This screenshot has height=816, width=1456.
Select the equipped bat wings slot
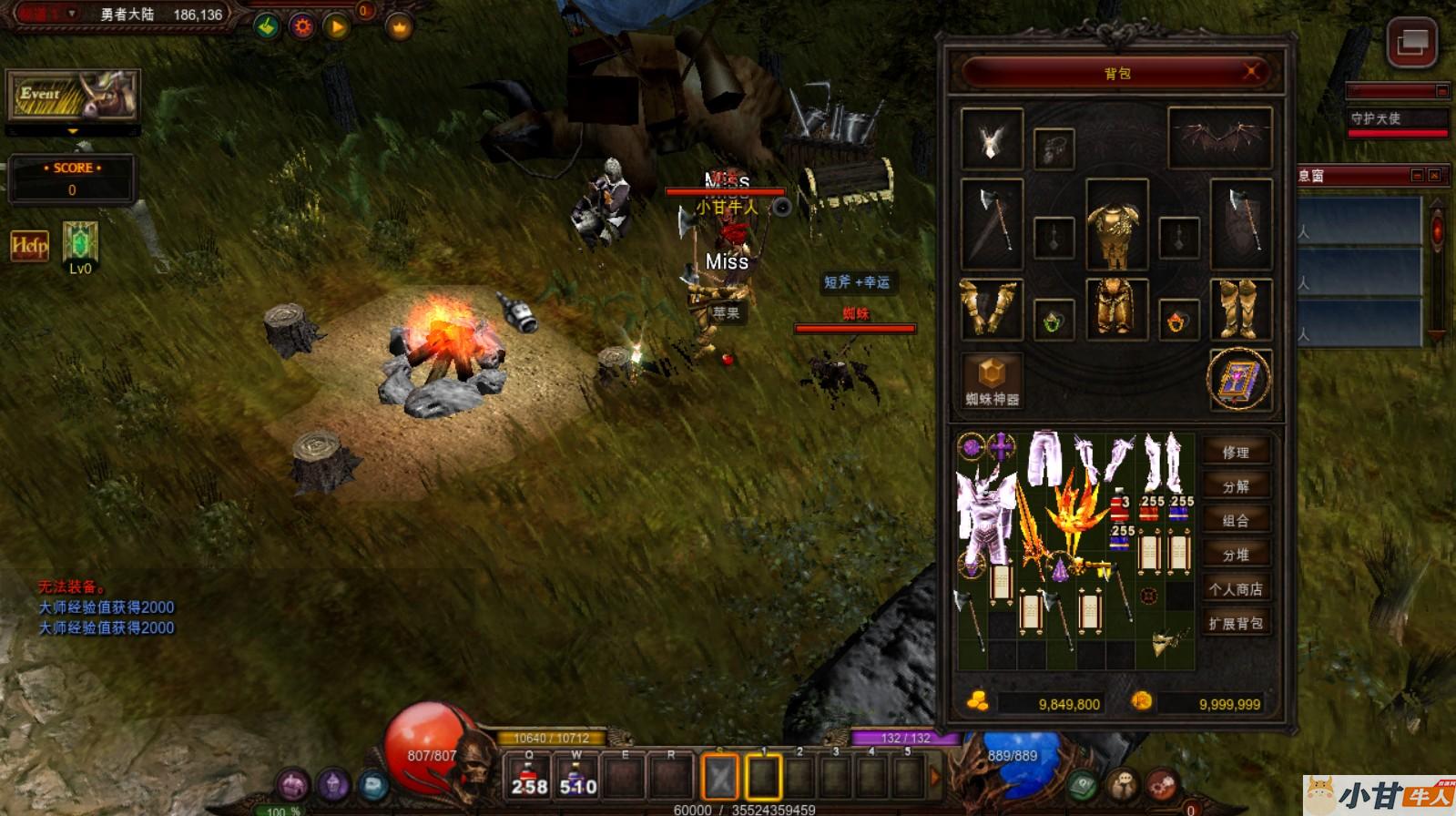click(x=1219, y=138)
